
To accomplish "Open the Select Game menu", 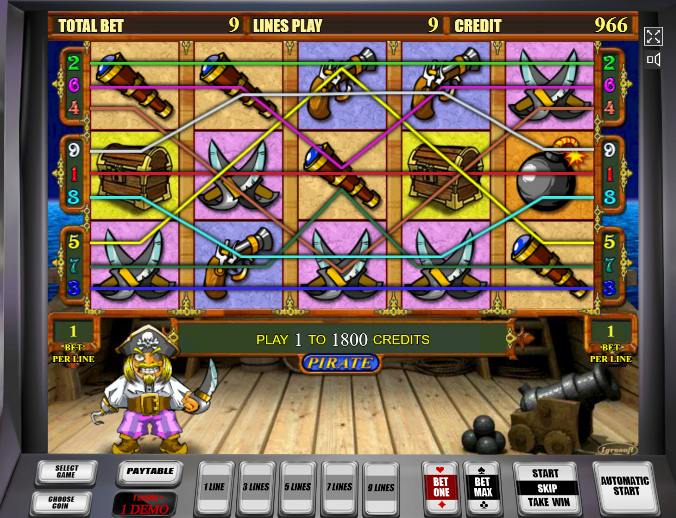I will (65, 472).
